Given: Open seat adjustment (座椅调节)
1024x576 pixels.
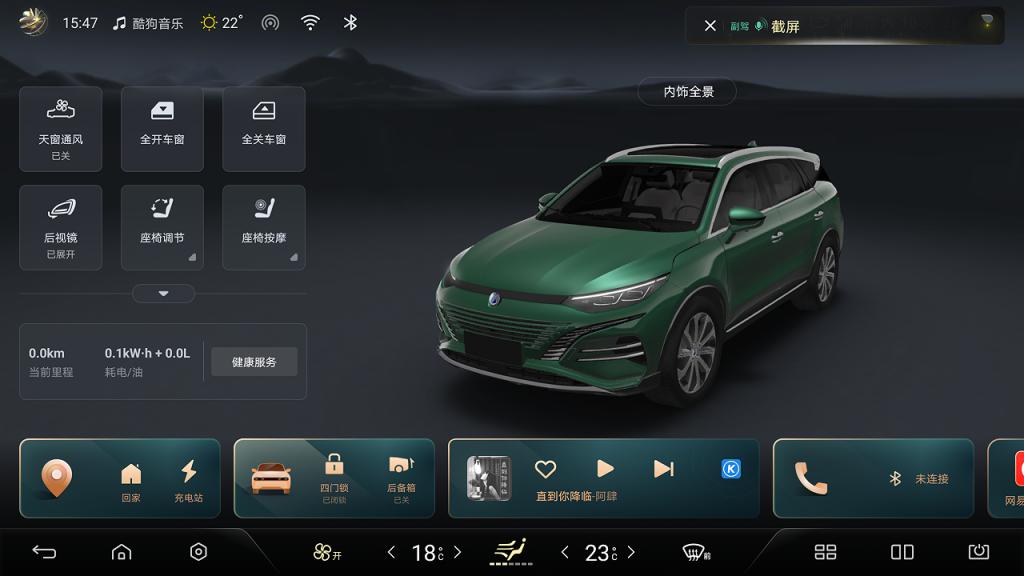Looking at the screenshot, I should [162, 227].
